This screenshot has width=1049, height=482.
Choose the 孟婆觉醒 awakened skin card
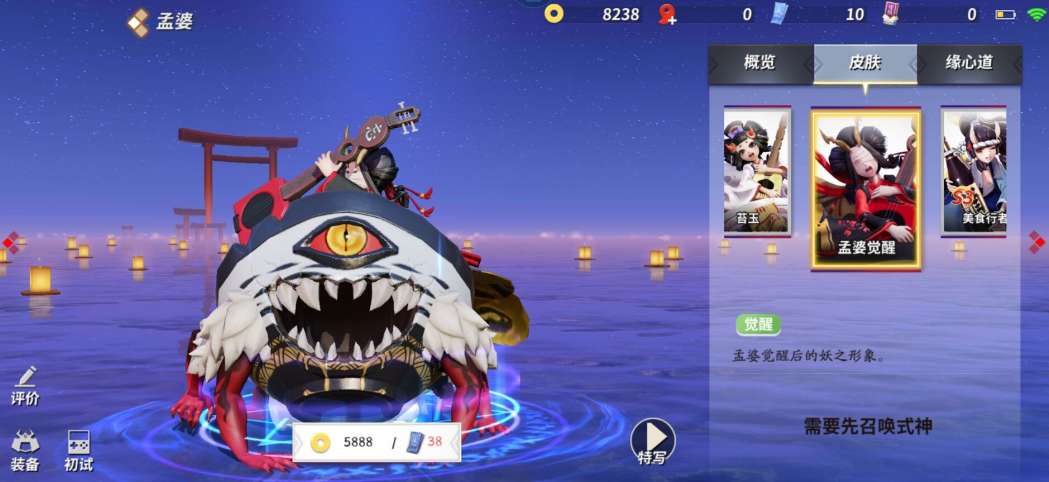point(866,189)
